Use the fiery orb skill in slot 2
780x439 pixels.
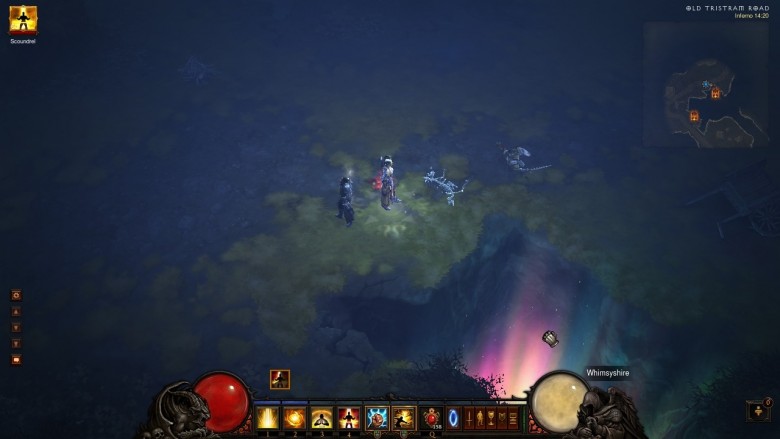tap(295, 417)
